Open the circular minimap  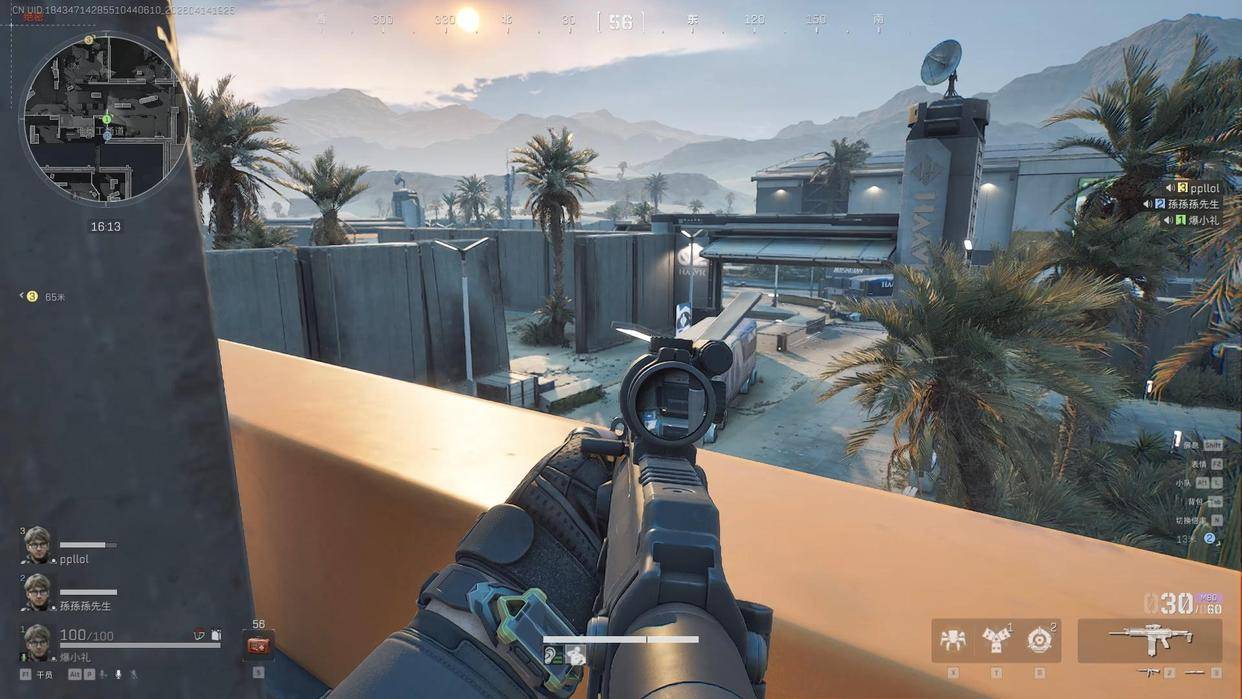point(105,118)
